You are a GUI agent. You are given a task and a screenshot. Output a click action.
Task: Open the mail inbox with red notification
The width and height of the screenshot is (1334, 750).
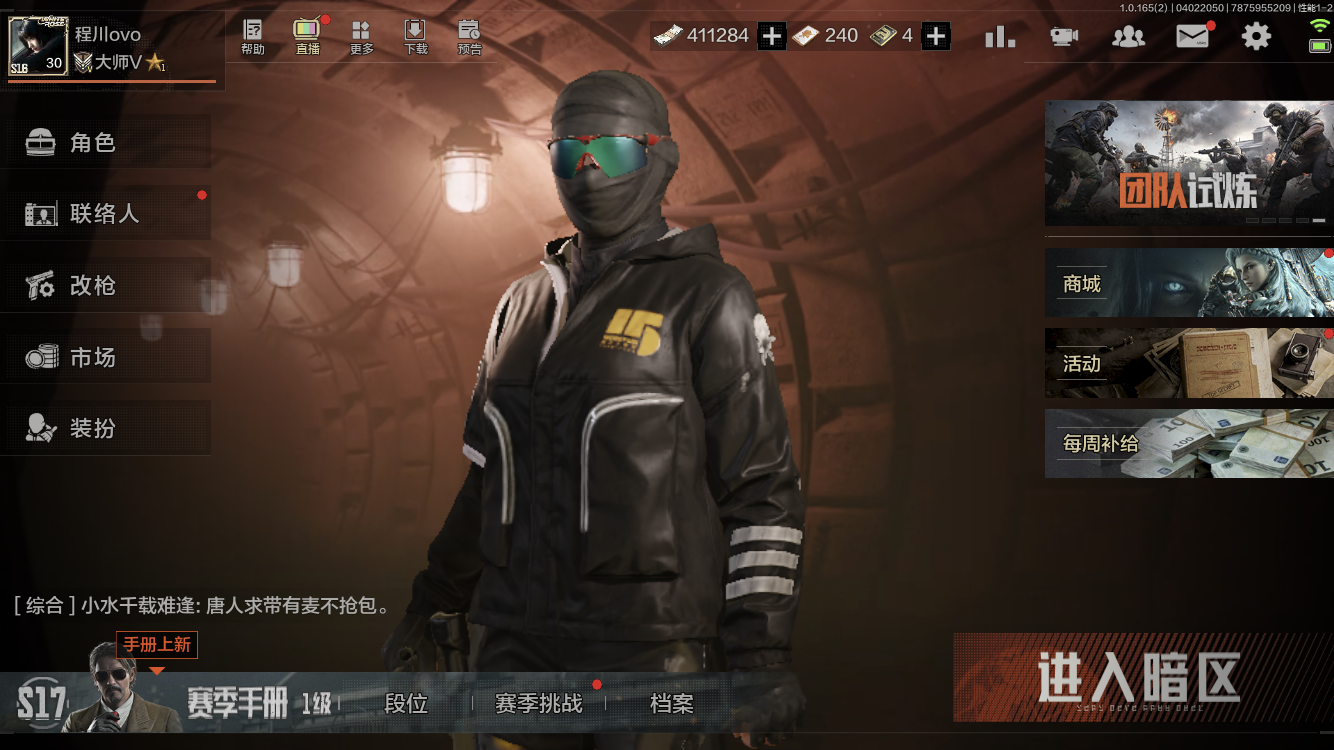tap(1192, 35)
